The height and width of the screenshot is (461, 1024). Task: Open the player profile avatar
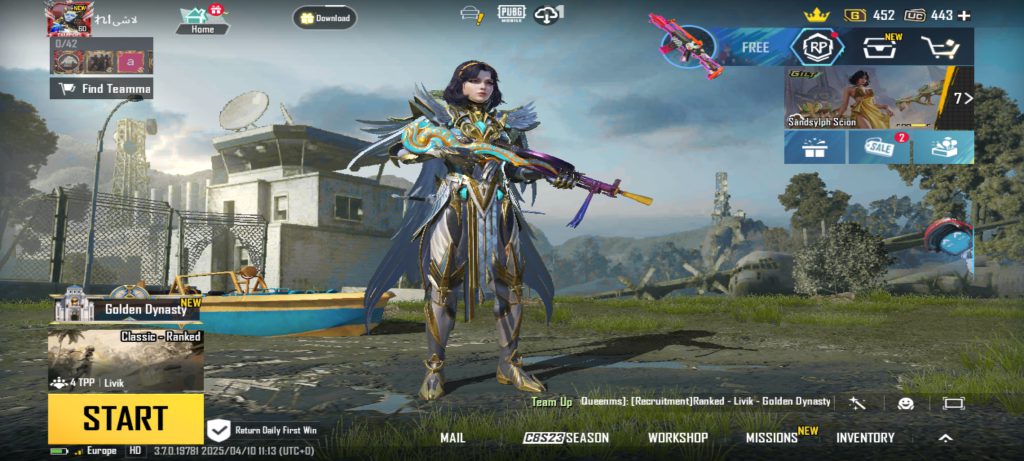68,18
